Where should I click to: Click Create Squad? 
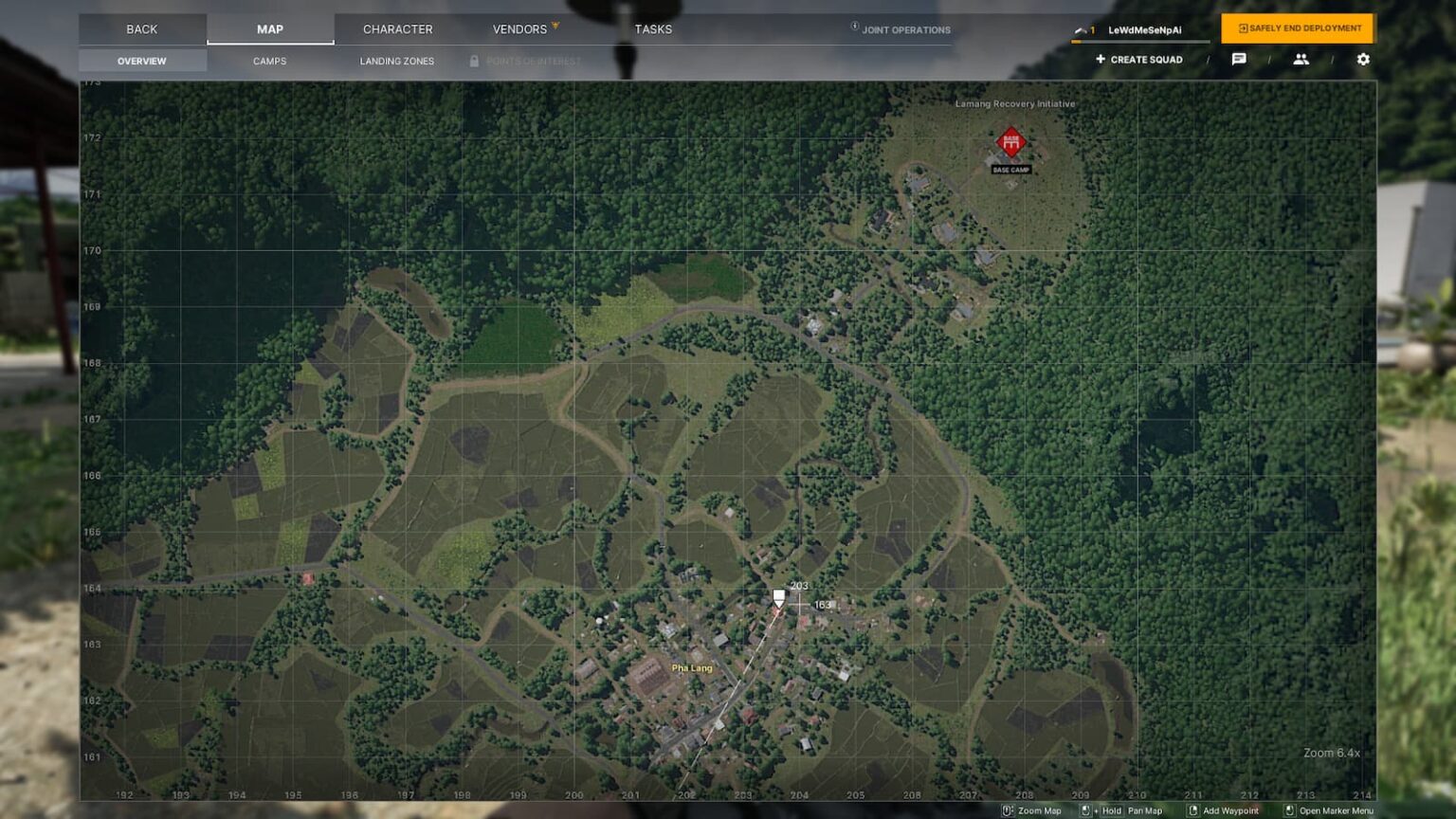click(x=1138, y=59)
